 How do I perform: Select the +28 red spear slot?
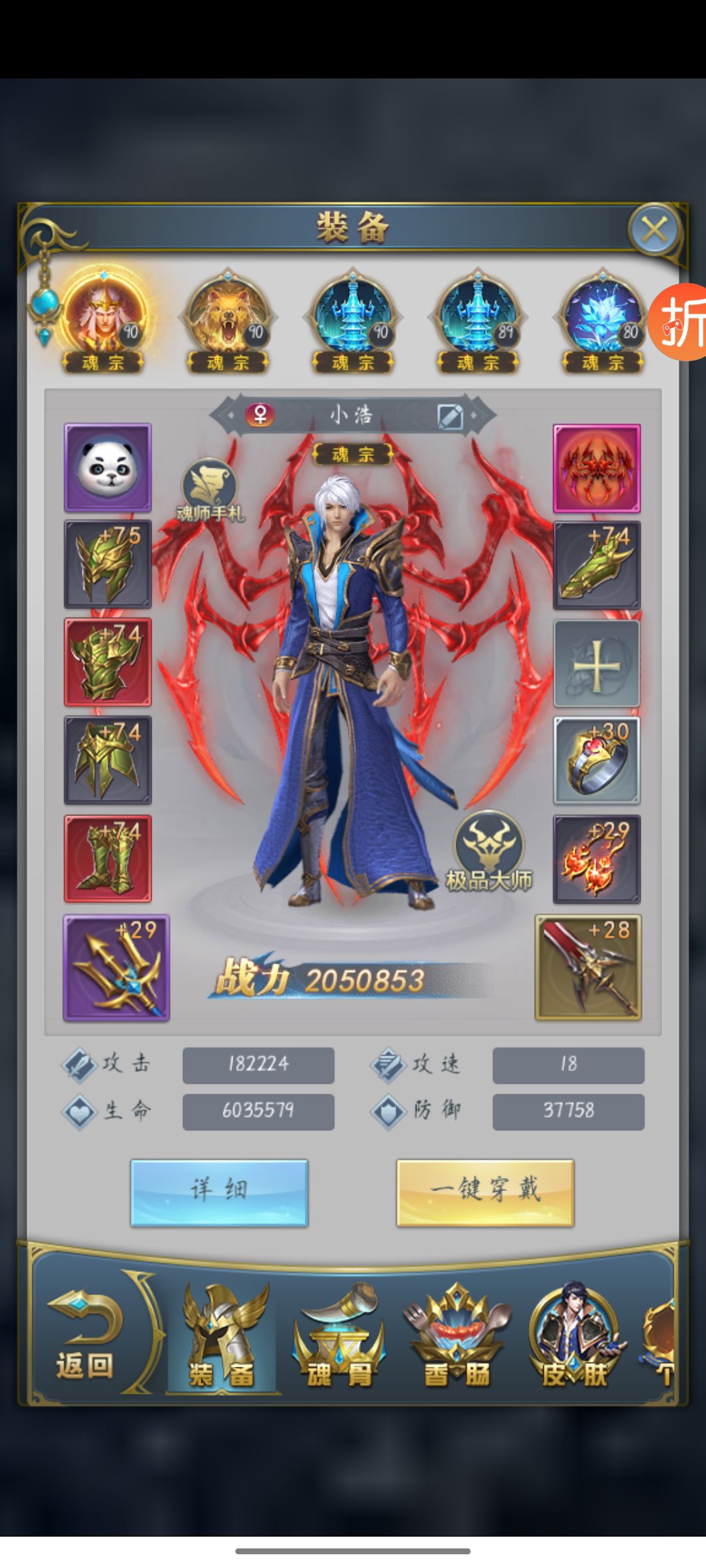point(588,967)
